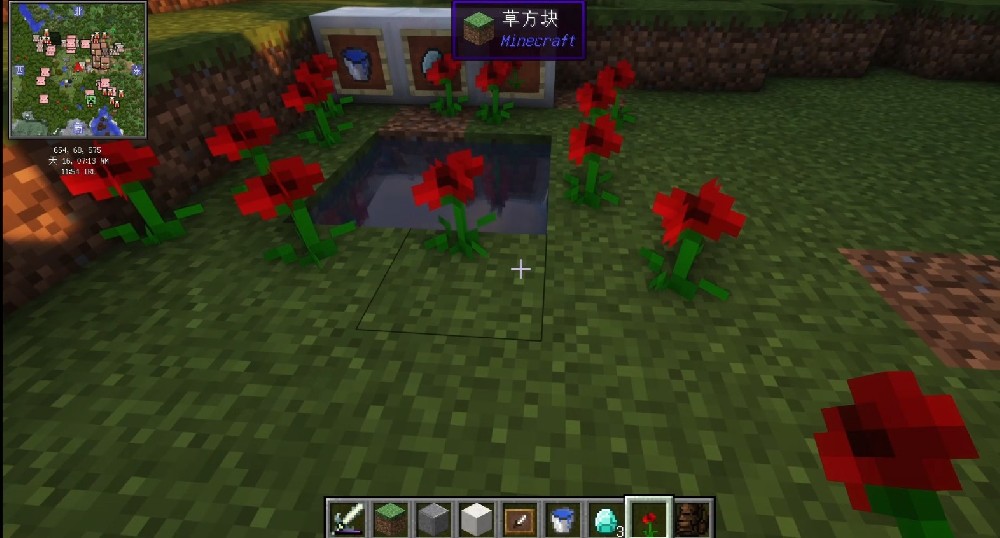This screenshot has width=1000, height=538.
Task: Select the dark wooden item in last slot
Action: pos(691,519)
